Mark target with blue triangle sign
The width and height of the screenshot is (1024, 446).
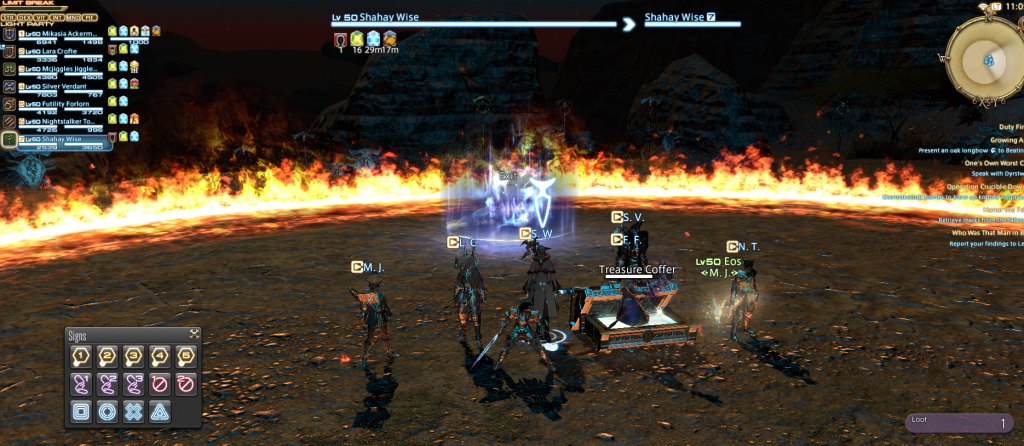coord(159,410)
